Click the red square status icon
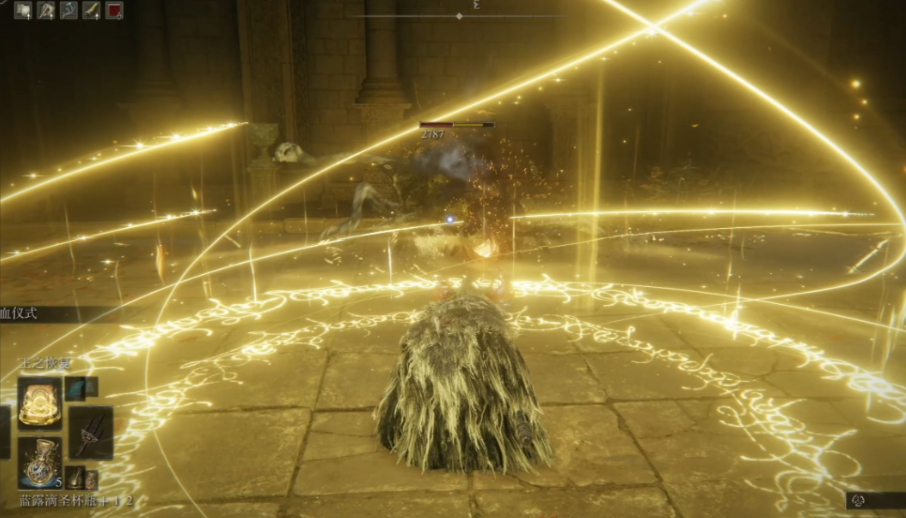This screenshot has height=518, width=906. tap(114, 11)
